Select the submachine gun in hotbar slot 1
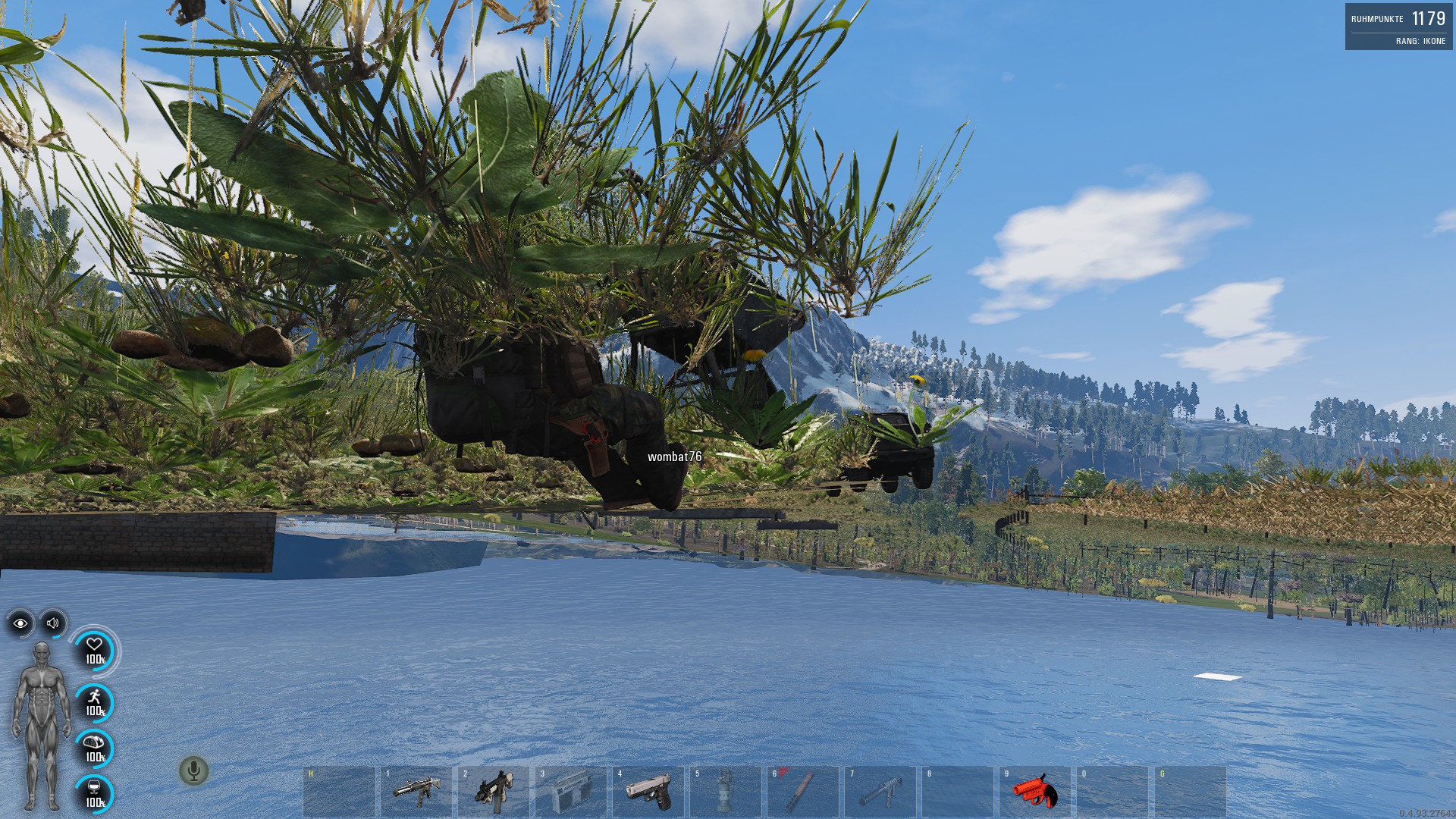1456x819 pixels. (416, 791)
